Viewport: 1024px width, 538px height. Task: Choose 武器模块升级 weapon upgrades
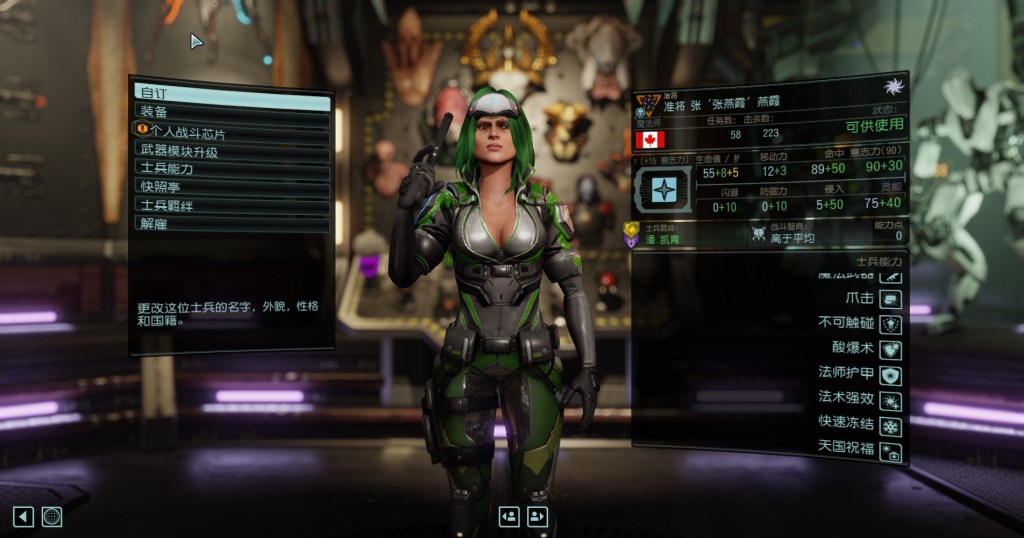(232, 150)
